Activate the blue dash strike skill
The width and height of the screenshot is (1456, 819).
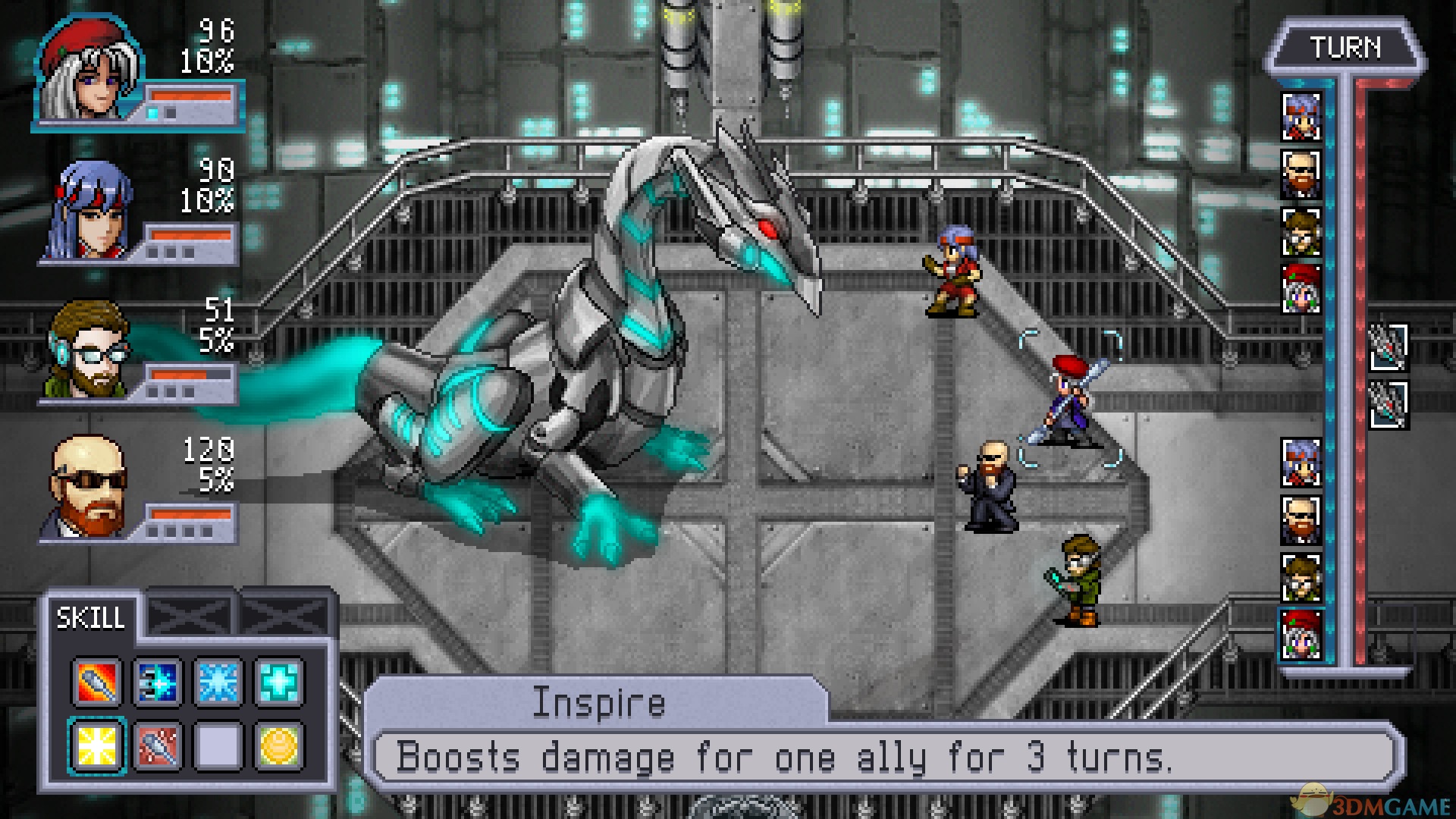157,682
